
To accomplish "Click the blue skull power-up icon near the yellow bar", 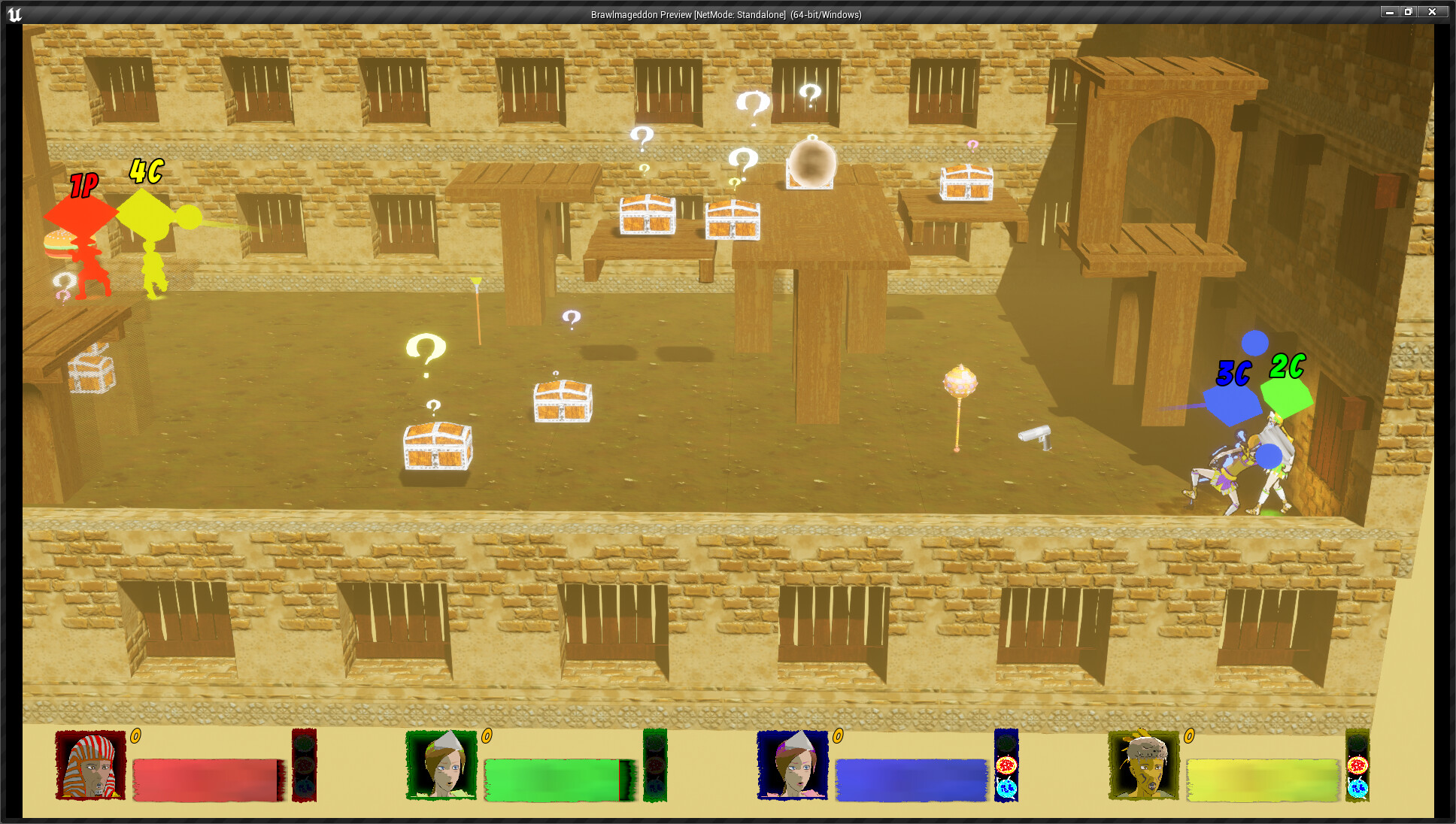I will point(1357,788).
